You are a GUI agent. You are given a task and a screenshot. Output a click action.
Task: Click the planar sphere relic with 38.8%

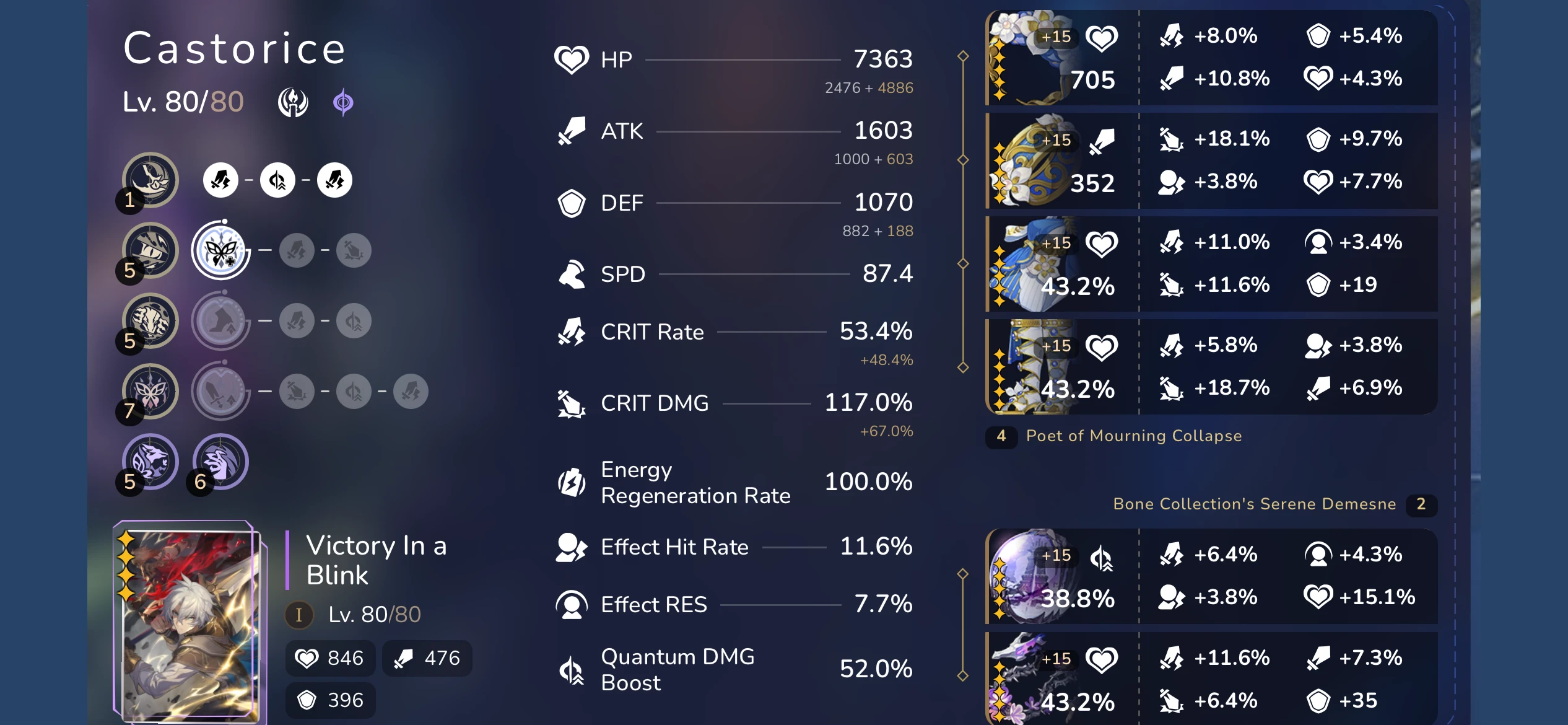tap(1053, 576)
